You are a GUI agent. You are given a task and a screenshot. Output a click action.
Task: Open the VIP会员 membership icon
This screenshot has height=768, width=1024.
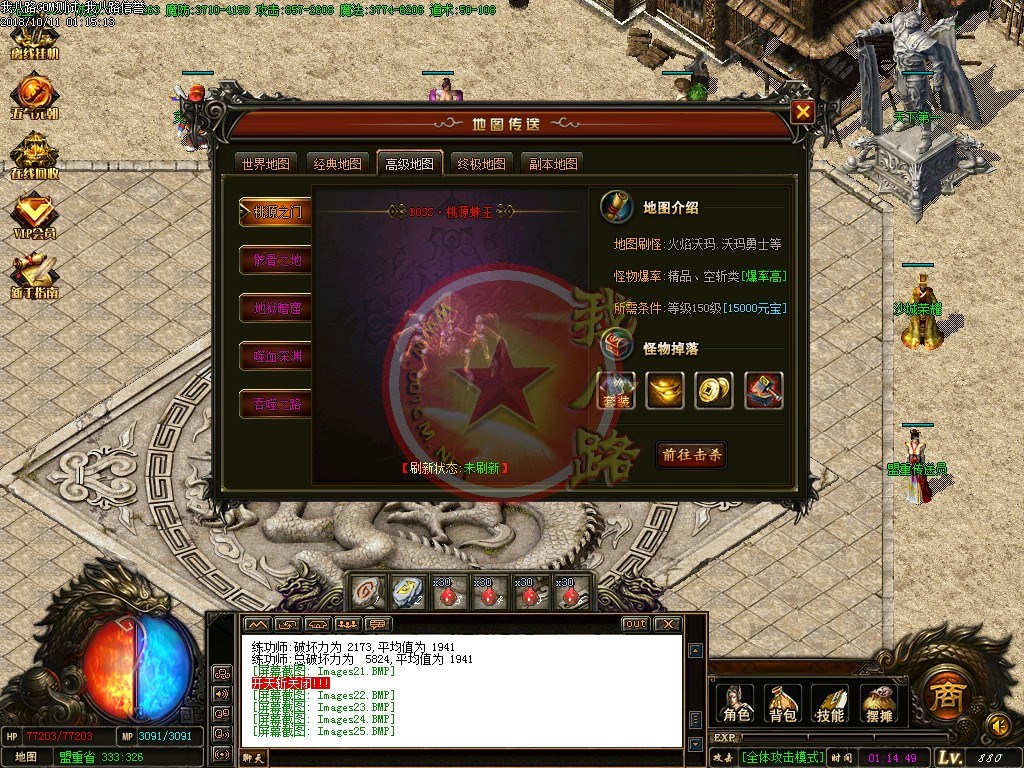tap(35, 216)
